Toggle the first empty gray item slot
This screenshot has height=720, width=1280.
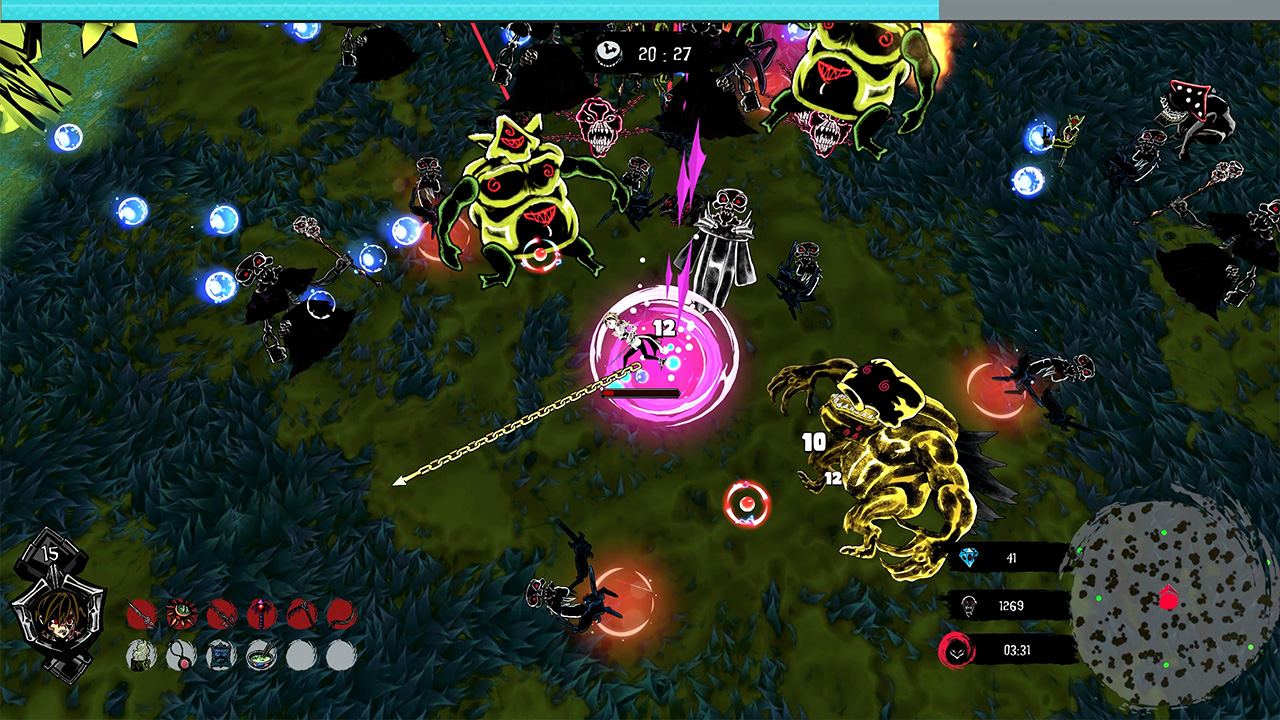pos(301,656)
